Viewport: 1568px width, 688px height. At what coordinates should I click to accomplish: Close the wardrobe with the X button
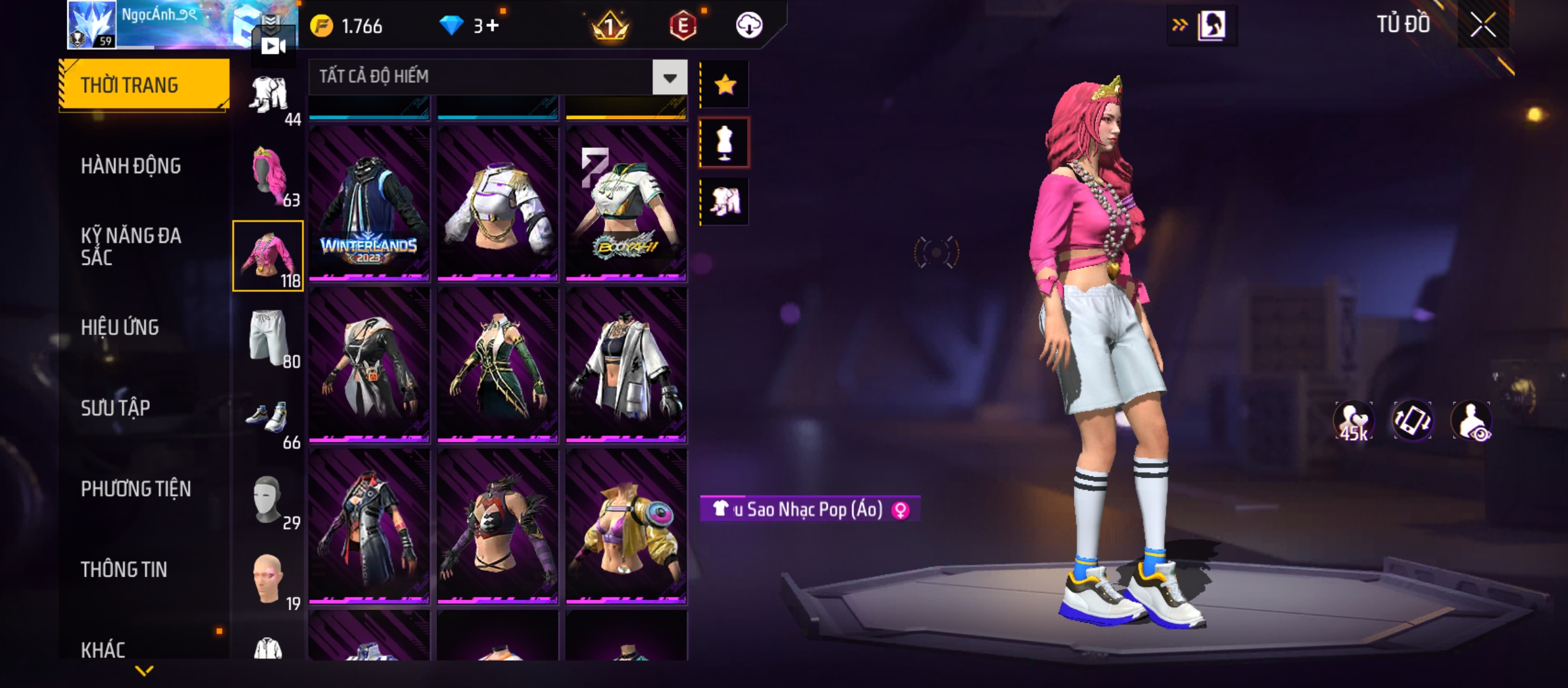[x=1483, y=25]
